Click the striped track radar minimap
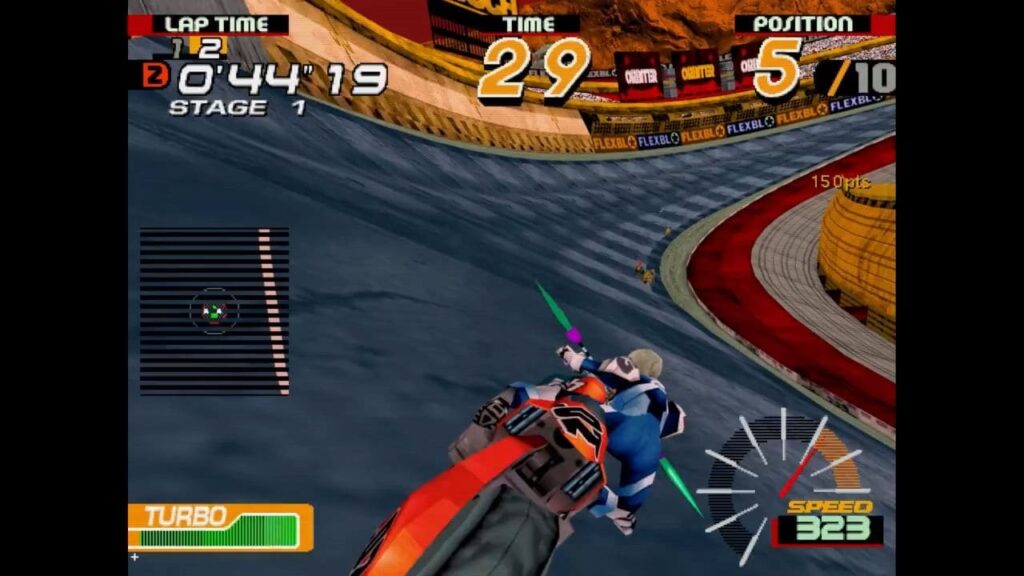 pyautogui.click(x=214, y=311)
